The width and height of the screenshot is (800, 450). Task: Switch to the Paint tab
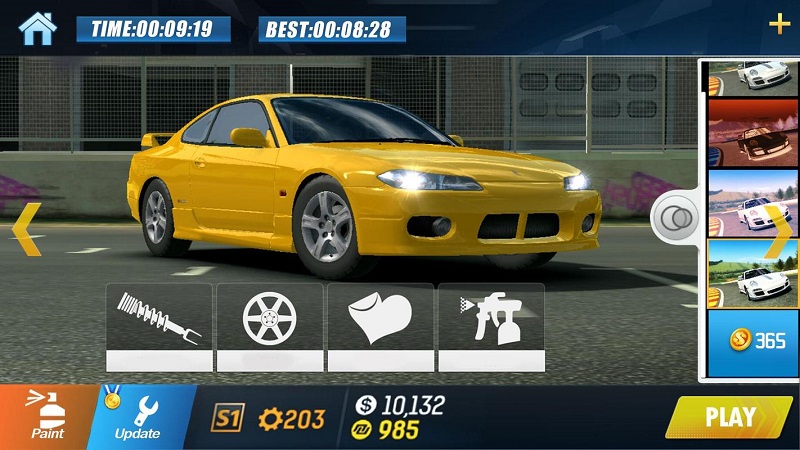[45, 416]
